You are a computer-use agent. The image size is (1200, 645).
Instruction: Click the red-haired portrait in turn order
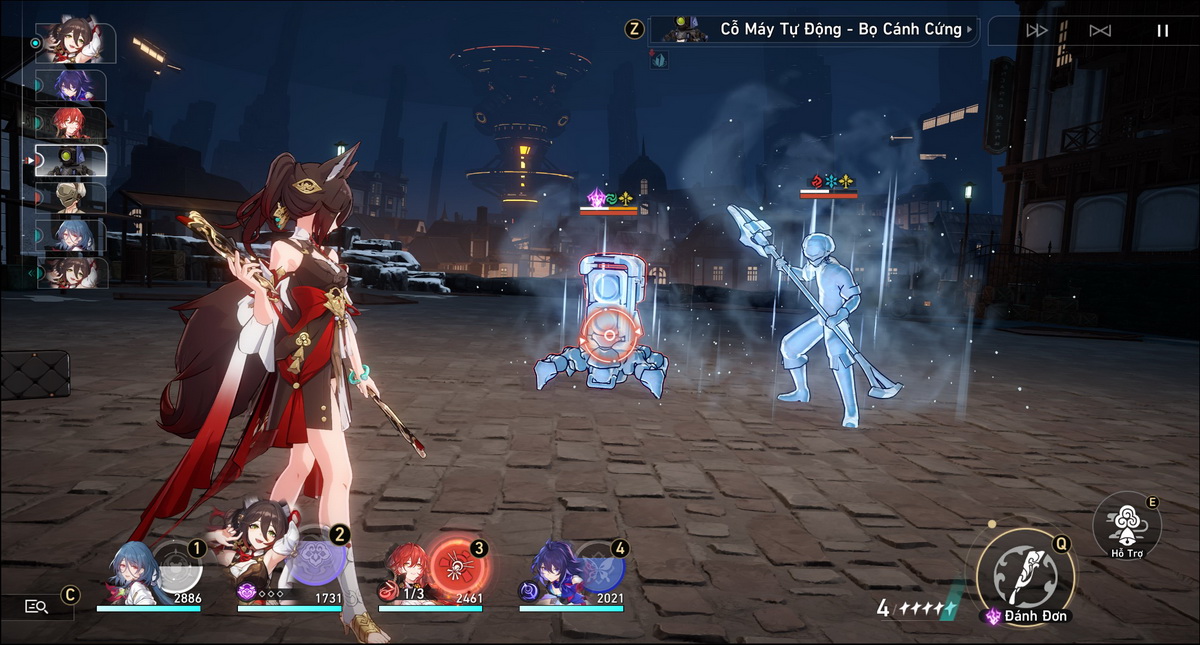click(x=71, y=123)
